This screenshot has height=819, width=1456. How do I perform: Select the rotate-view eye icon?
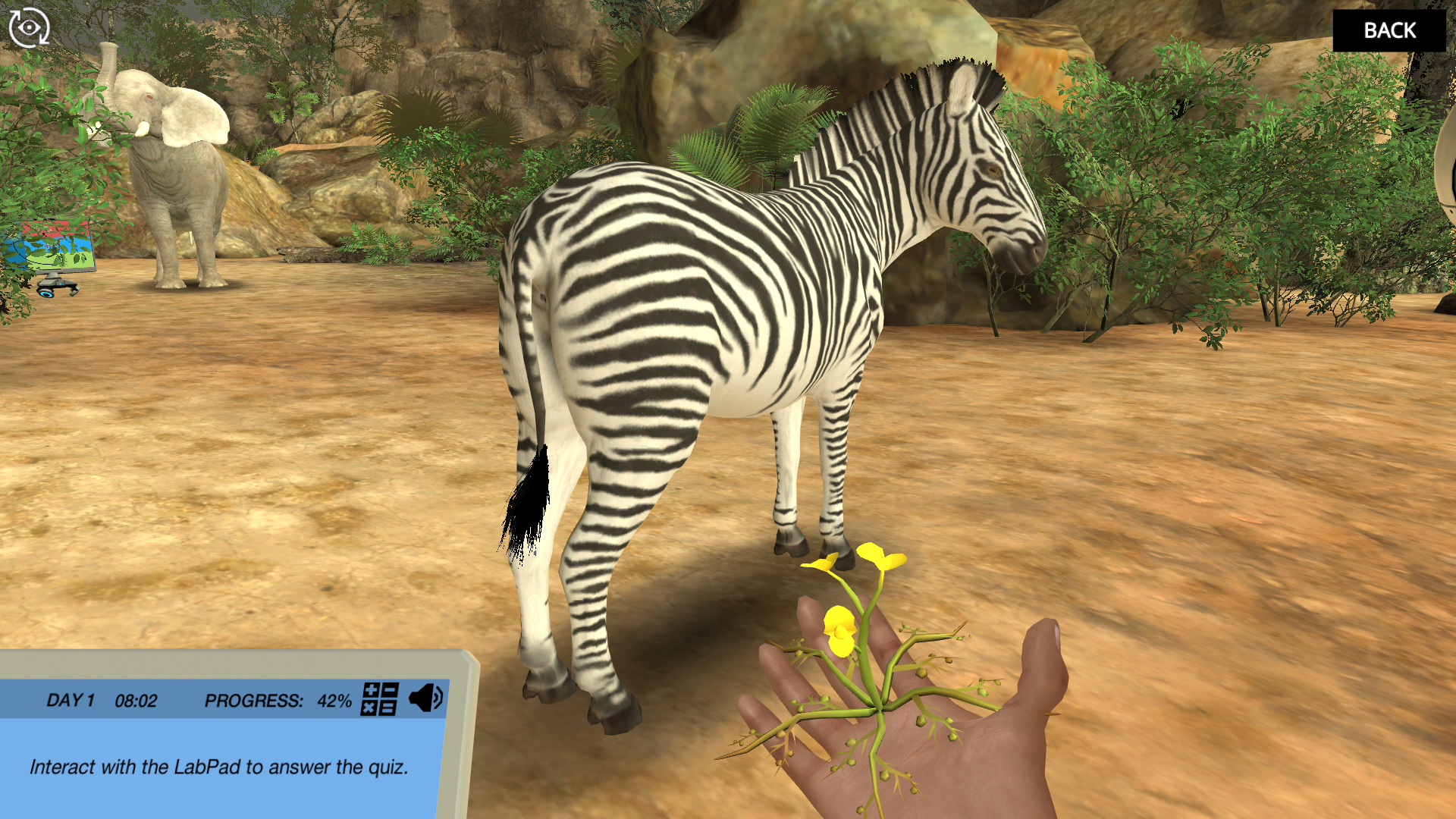(29, 27)
